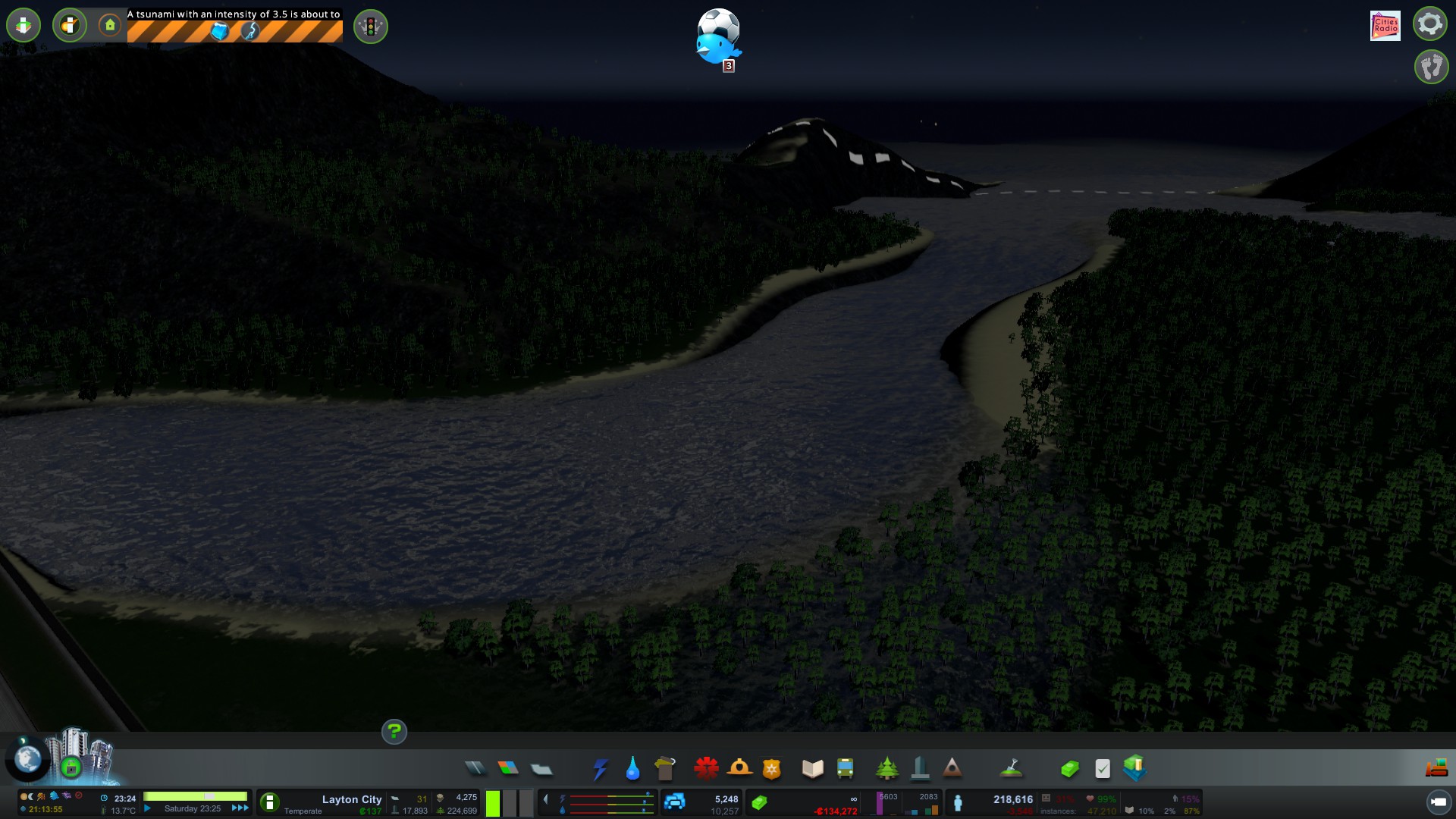Select the Electricity lightning bolt menu
The width and height of the screenshot is (1456, 819).
click(600, 769)
